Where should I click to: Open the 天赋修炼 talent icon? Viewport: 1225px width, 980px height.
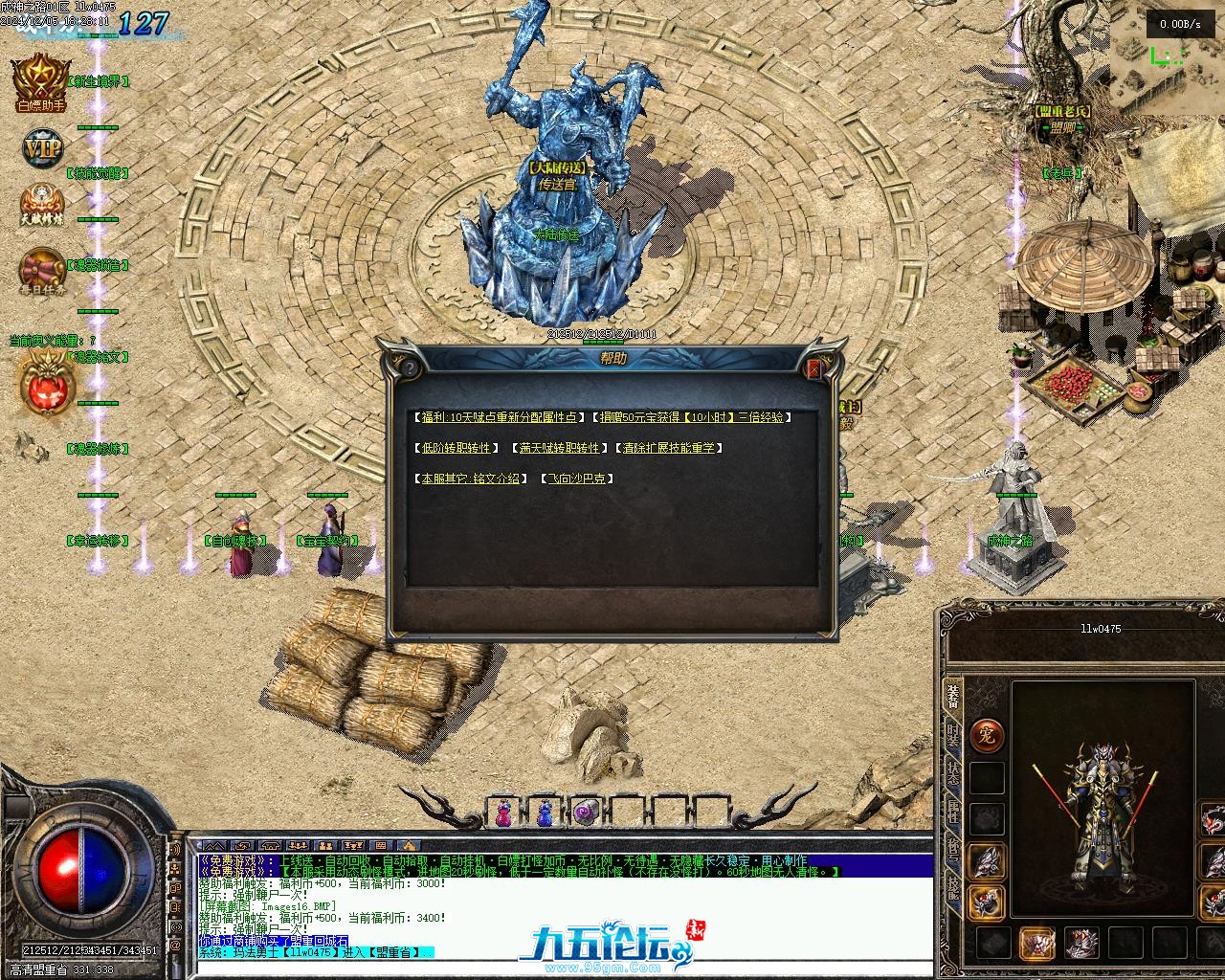42,206
